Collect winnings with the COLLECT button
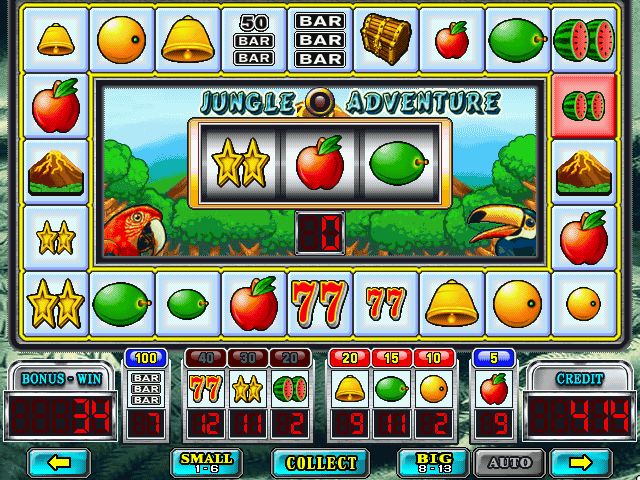The image size is (640, 480). [x=321, y=462]
